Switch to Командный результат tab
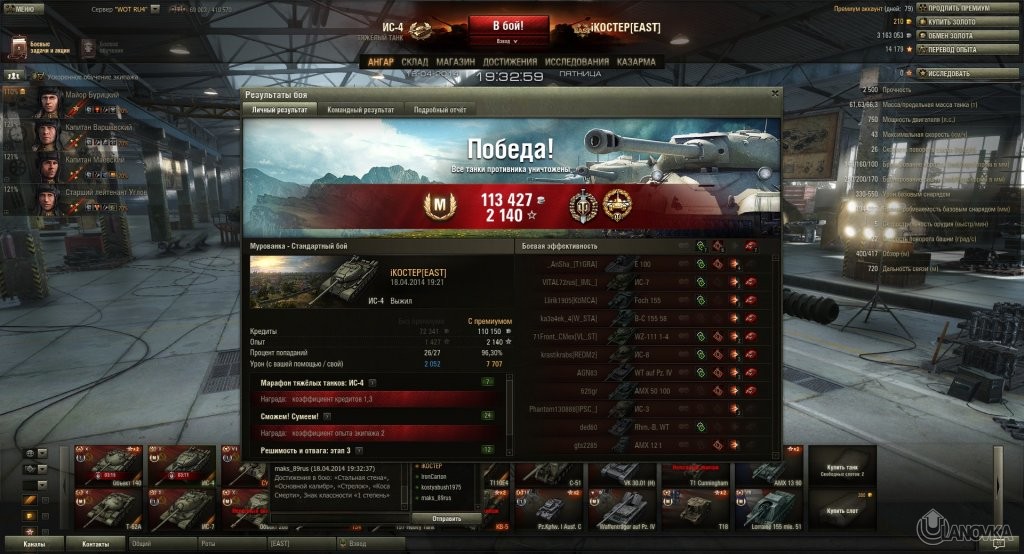 click(x=361, y=110)
